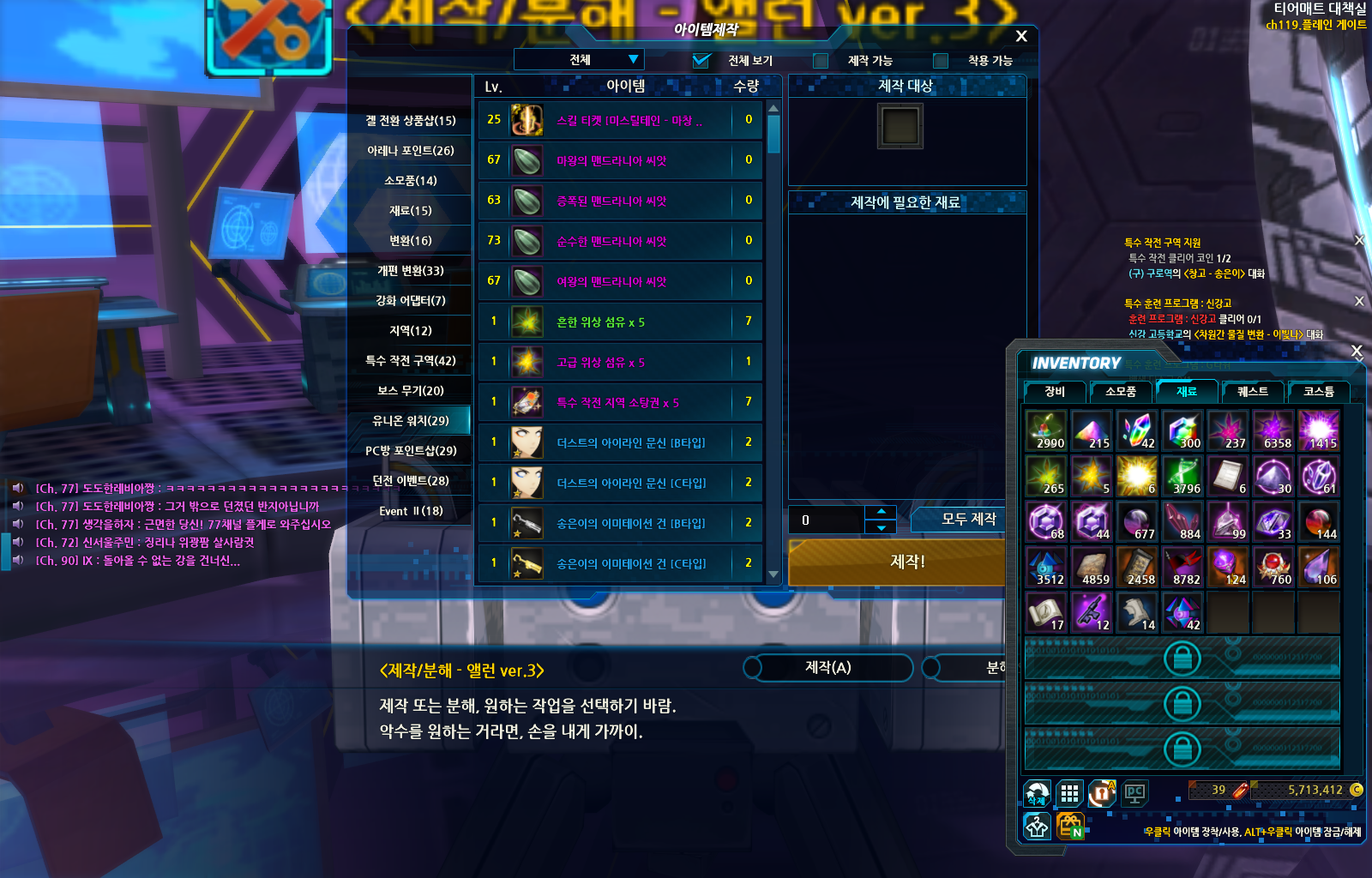Click the down arrow of the quantity stepper

coord(881,526)
